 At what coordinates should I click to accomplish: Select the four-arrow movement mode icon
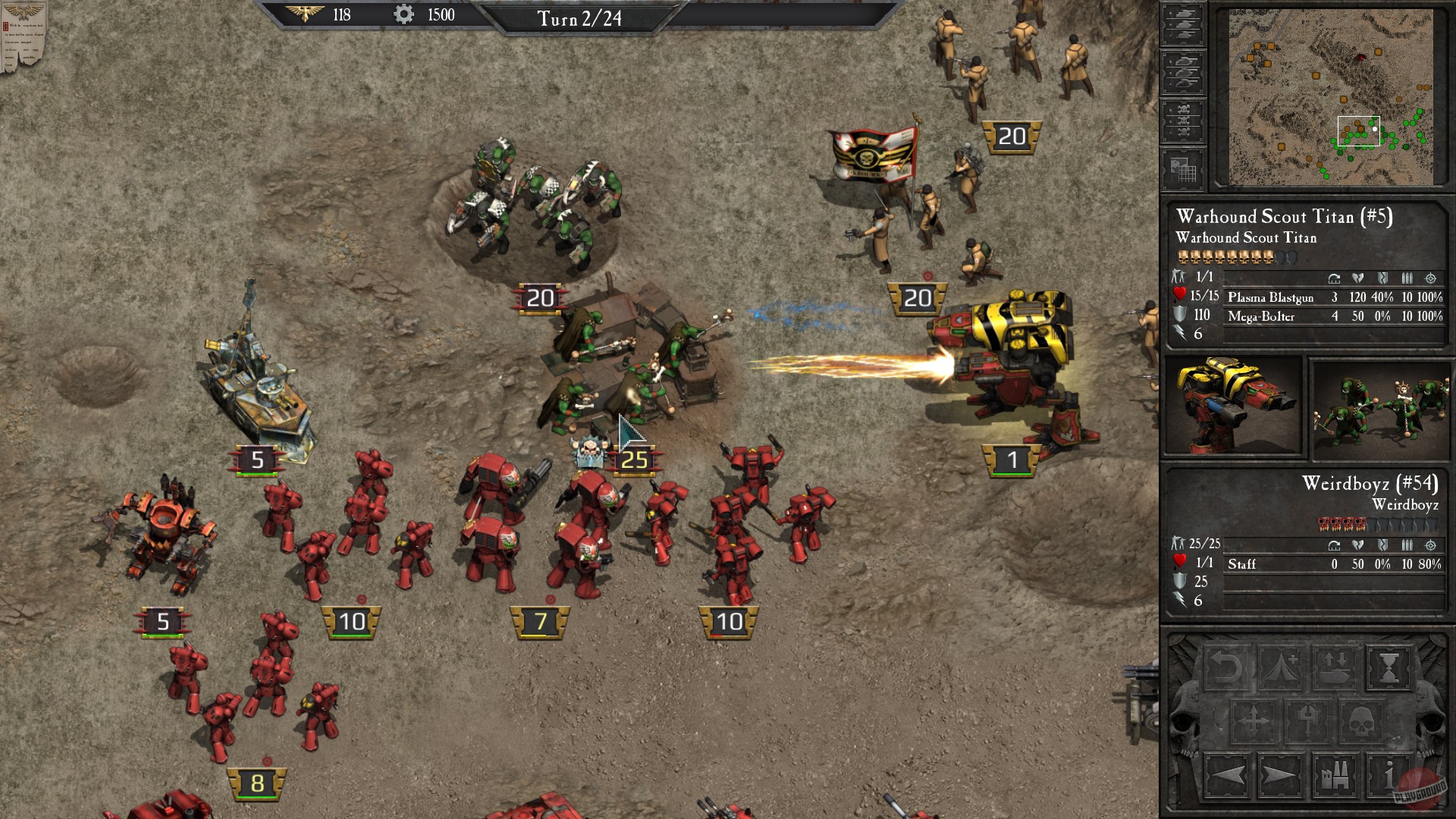click(x=1254, y=720)
